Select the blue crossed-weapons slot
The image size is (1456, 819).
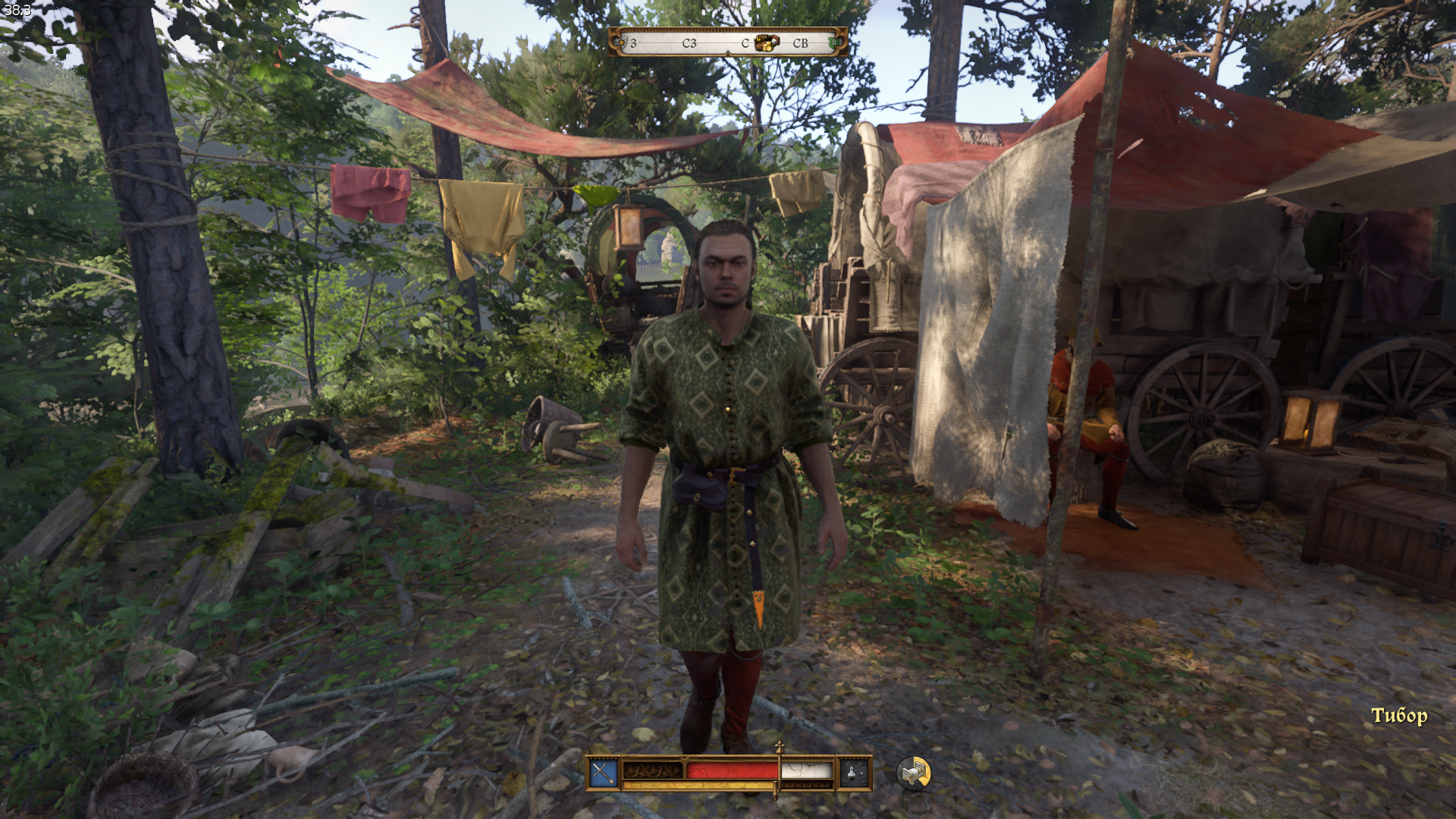click(603, 773)
